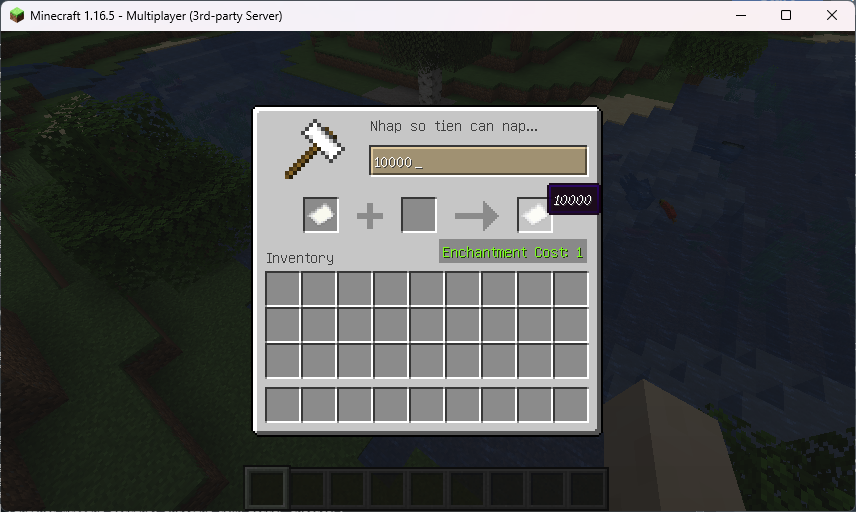Image resolution: width=856 pixels, height=512 pixels.
Task: Close the Minecraft window
Action: (832, 15)
